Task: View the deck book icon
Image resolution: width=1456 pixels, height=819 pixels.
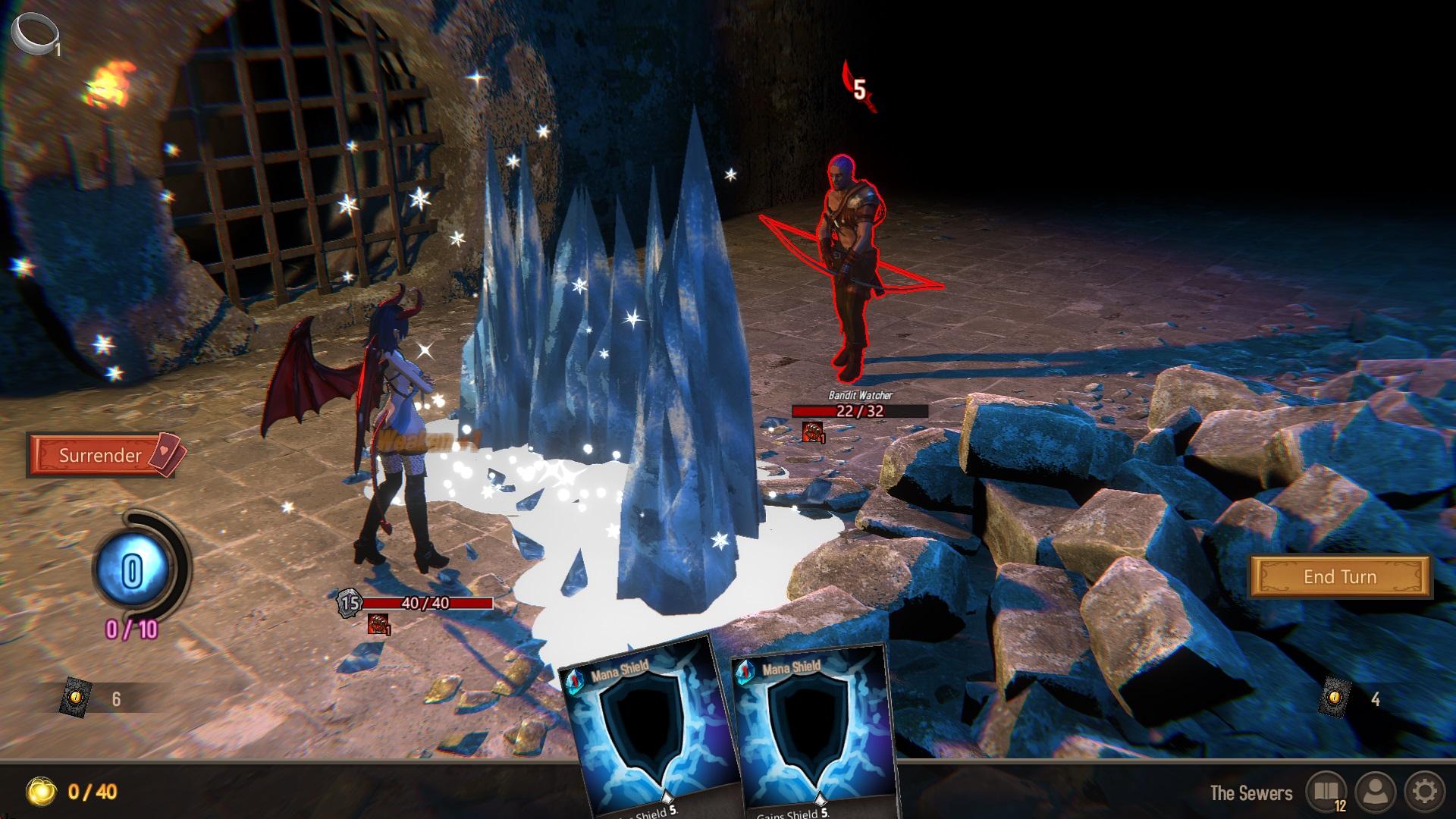Action: point(1326,792)
